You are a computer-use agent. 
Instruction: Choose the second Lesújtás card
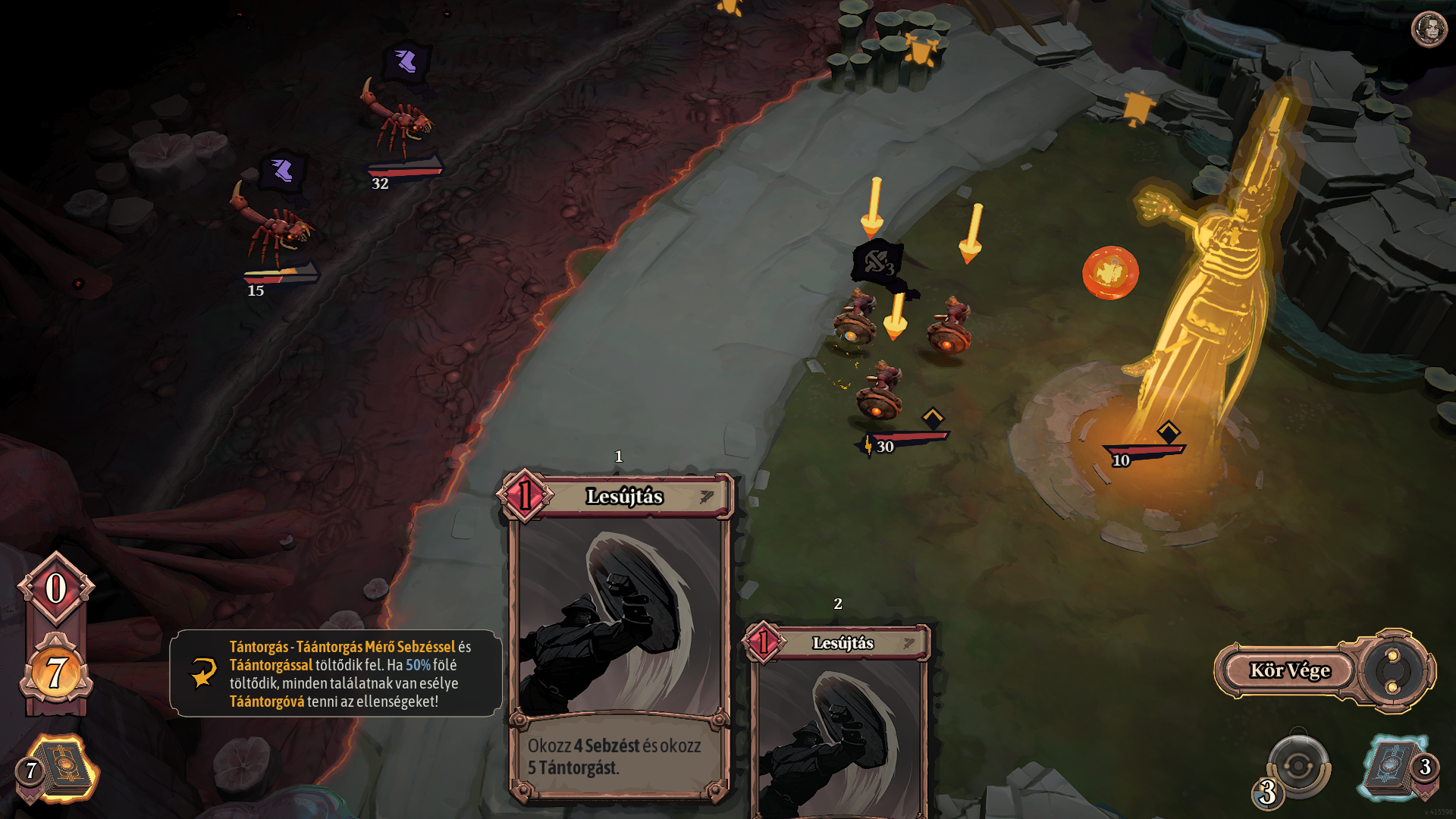pos(839,720)
